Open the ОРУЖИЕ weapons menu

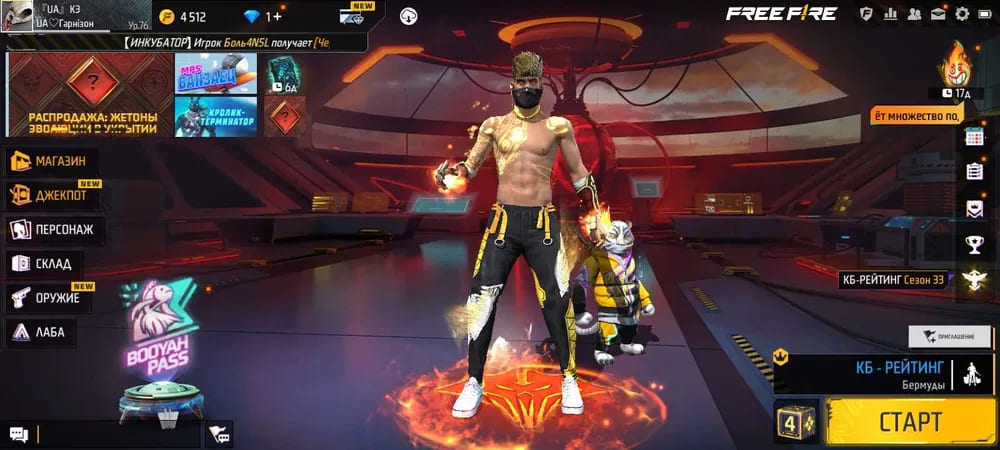coord(50,297)
